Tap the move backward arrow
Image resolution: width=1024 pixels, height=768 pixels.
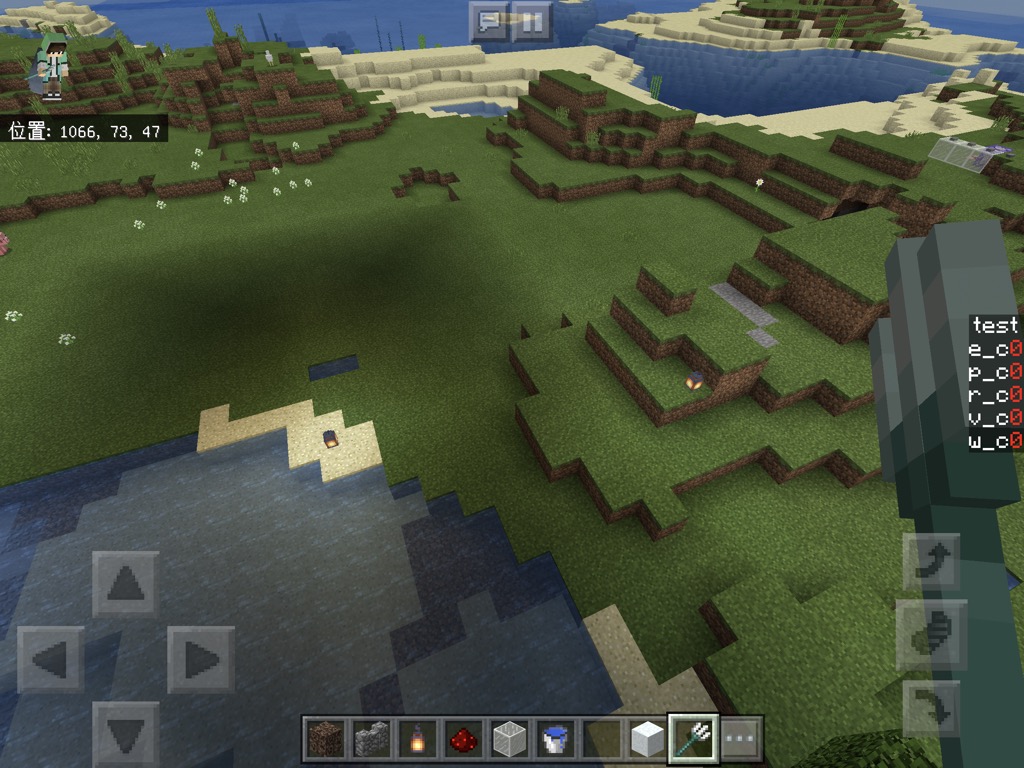125,734
